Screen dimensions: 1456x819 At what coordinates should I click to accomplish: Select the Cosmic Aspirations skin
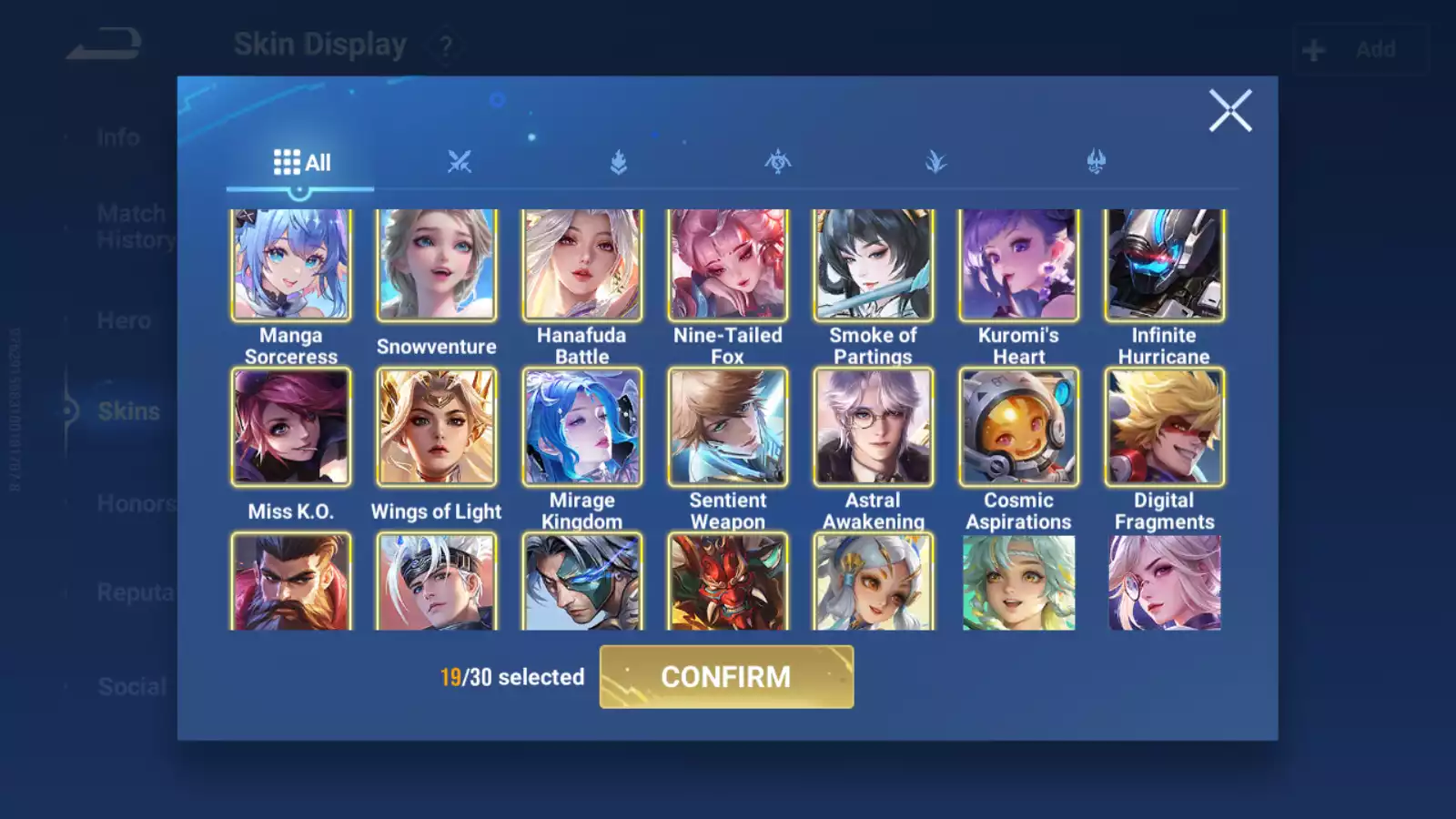tap(1019, 427)
